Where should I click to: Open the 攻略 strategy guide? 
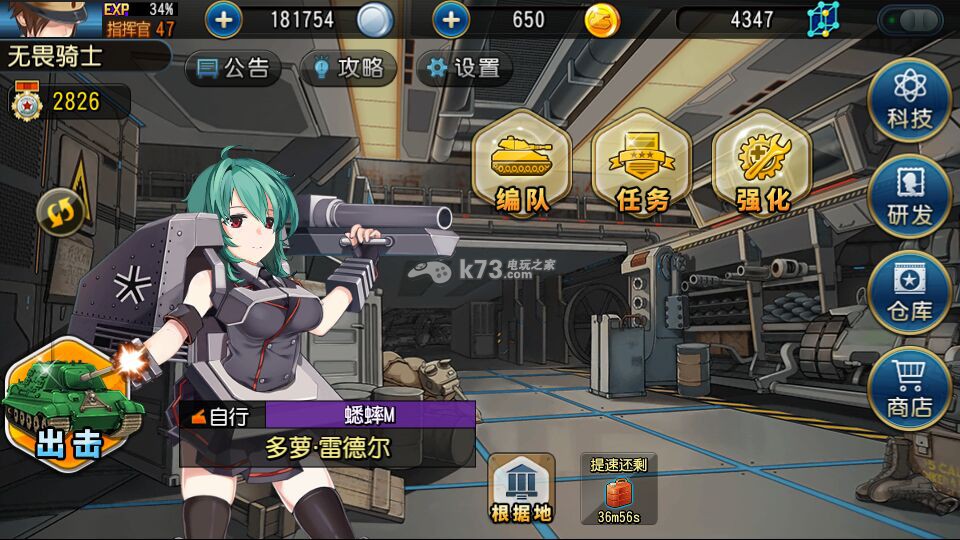pos(348,68)
